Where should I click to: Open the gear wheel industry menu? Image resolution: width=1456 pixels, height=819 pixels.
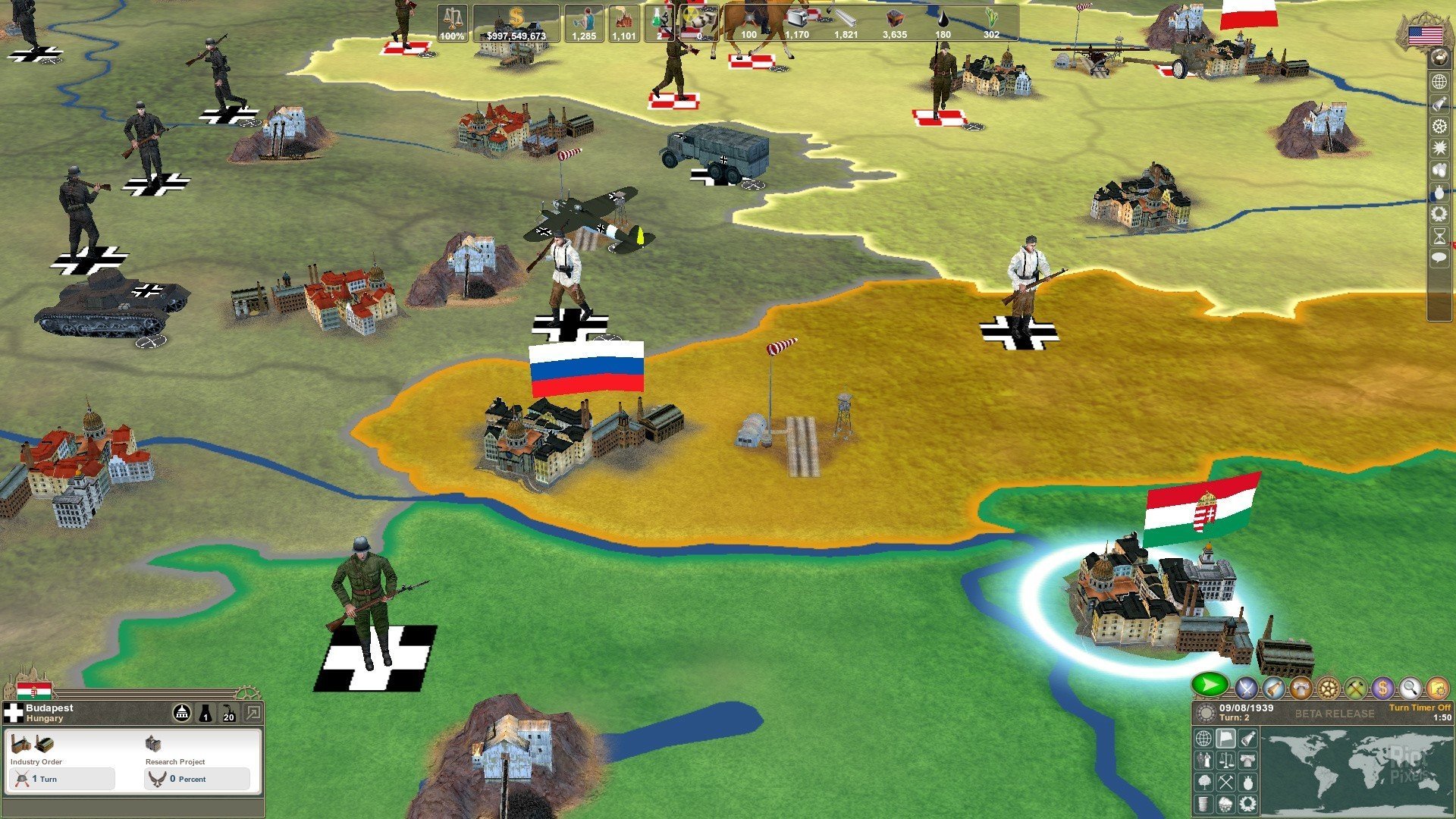[1328, 689]
